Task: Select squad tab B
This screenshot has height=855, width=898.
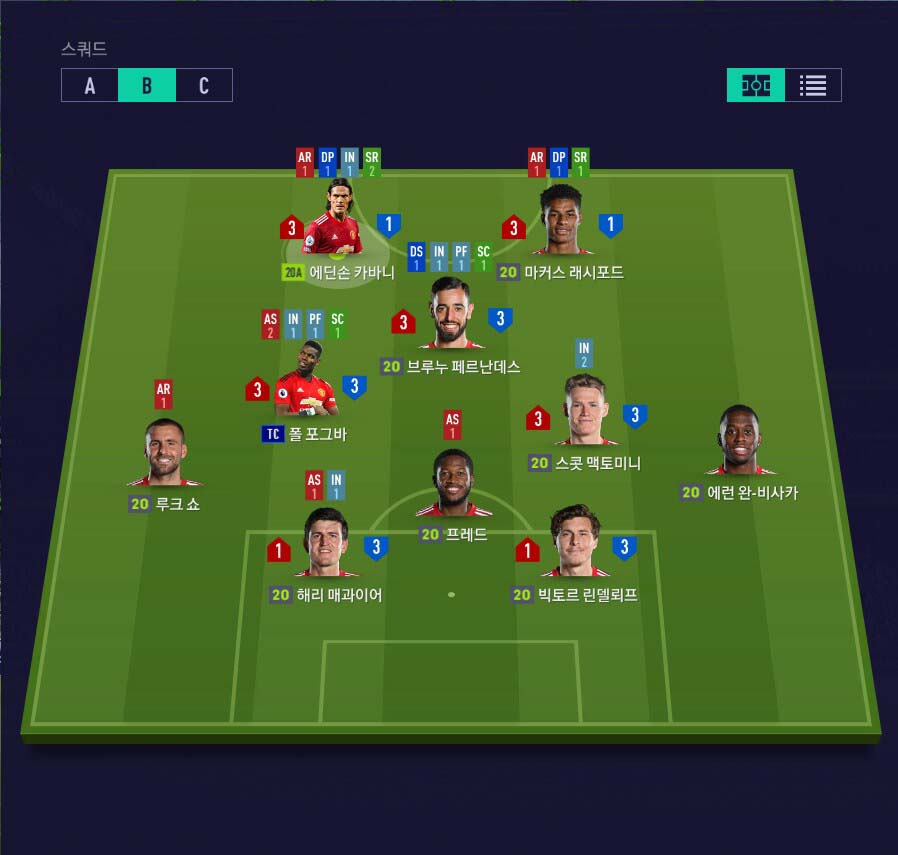Action: [147, 85]
